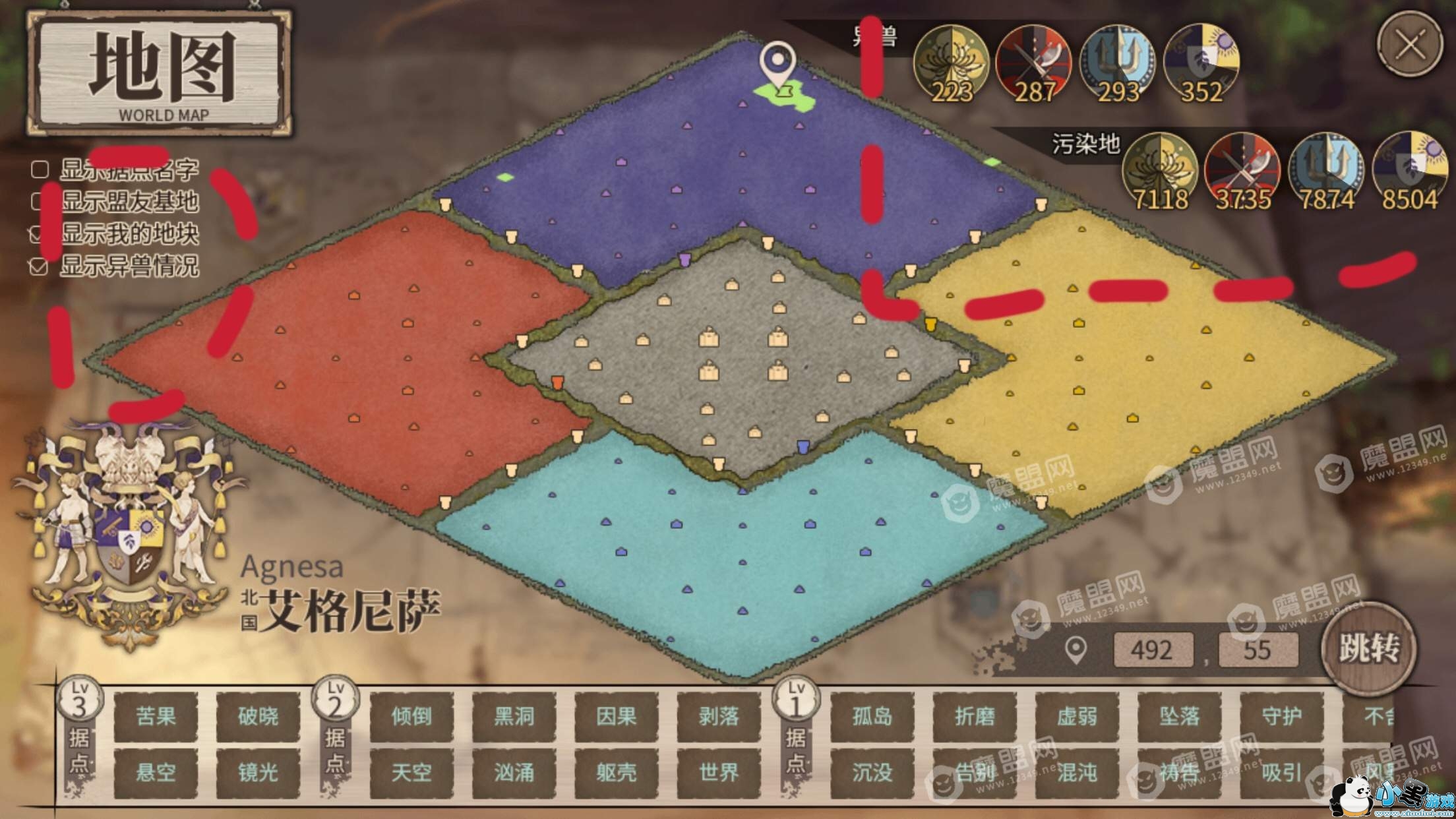Choose the 守护 stronghold button
1456x819 pixels.
click(x=1281, y=716)
